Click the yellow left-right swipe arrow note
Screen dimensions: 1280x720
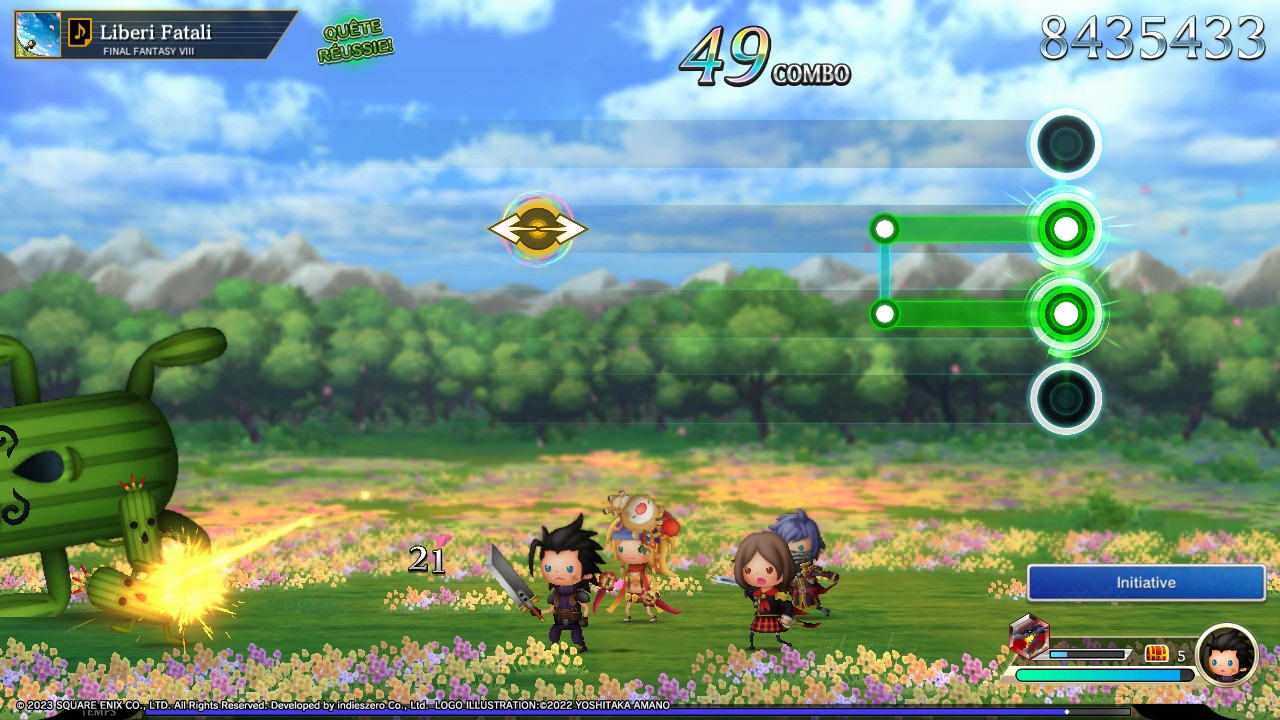[538, 228]
